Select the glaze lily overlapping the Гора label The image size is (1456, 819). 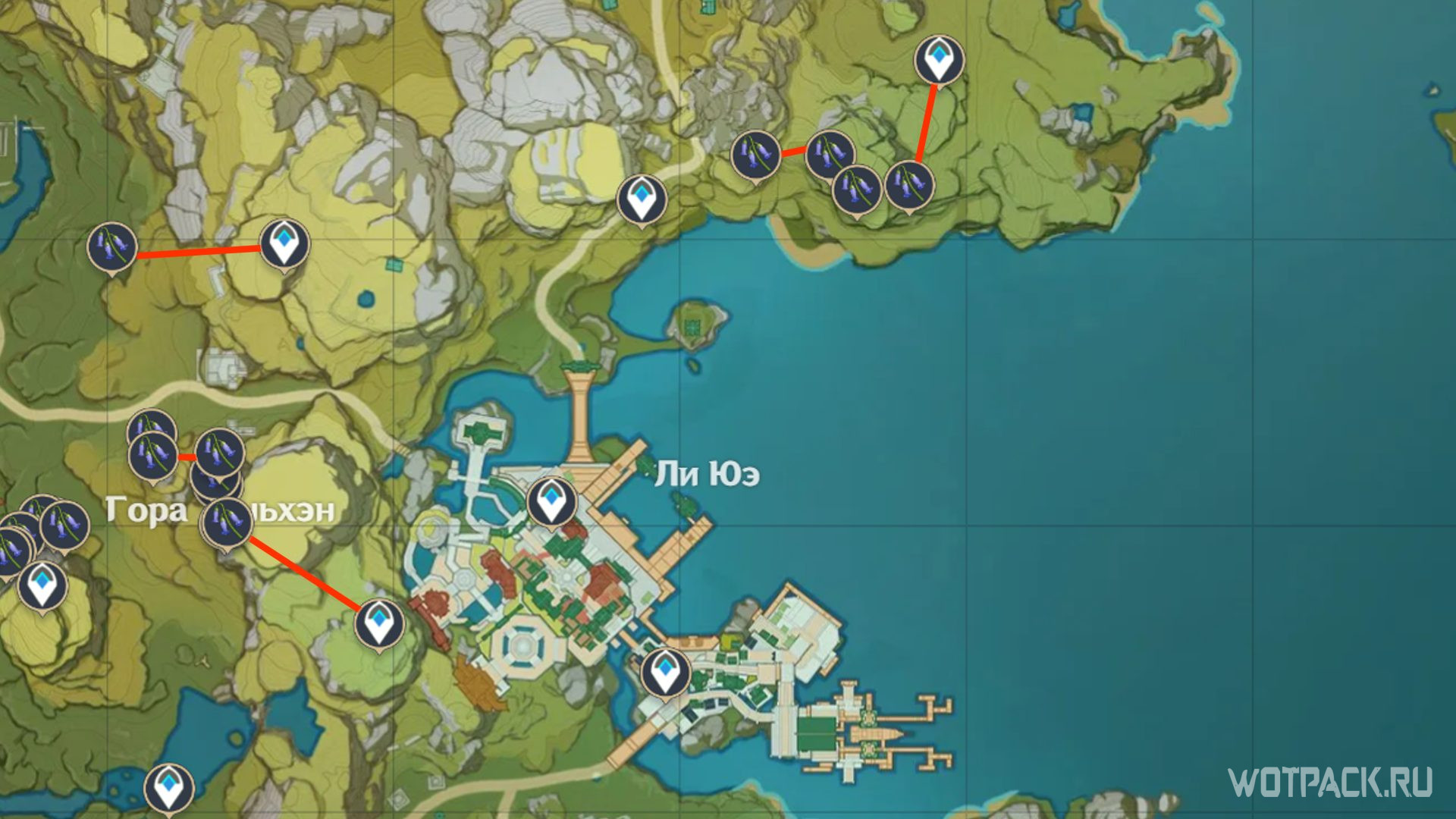click(227, 521)
